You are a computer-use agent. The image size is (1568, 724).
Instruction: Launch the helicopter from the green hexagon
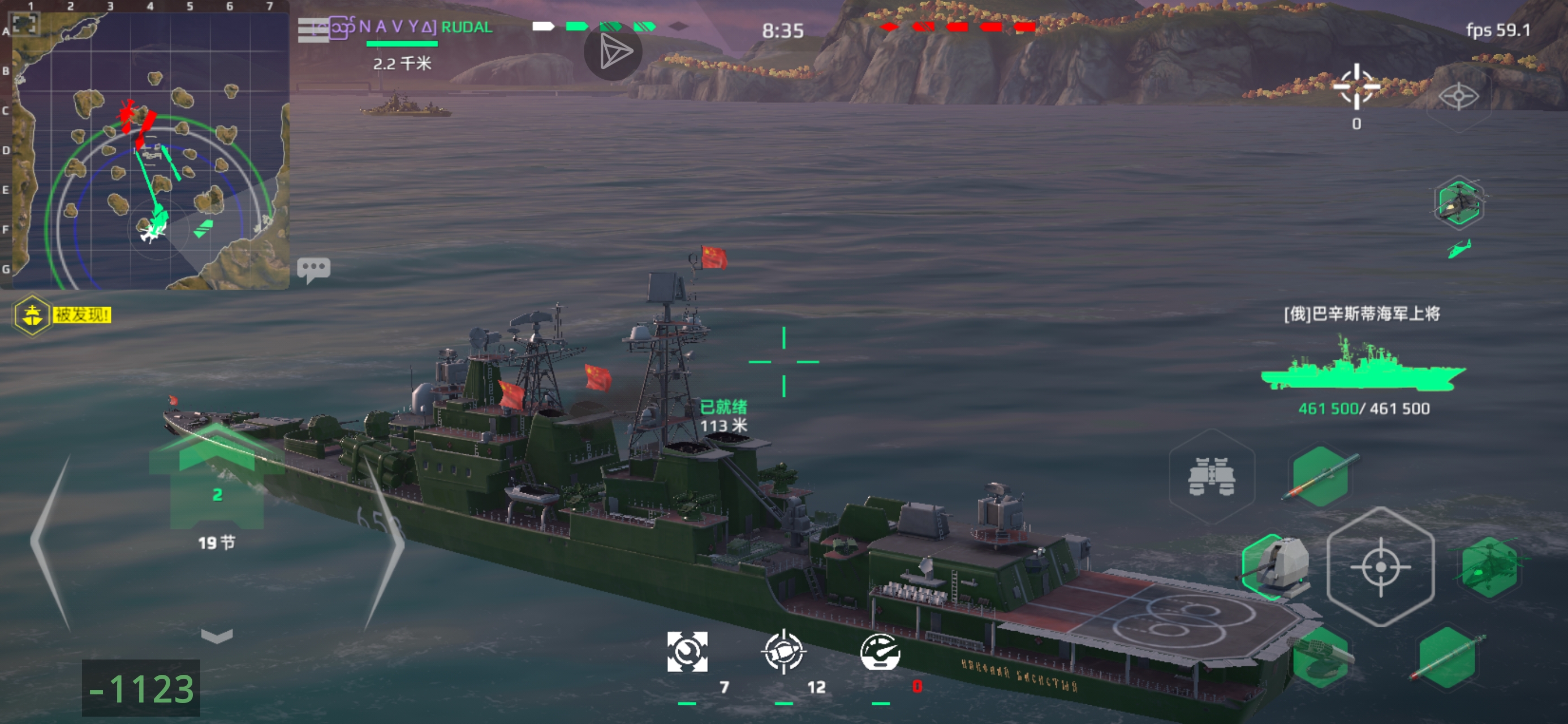coord(1488,567)
